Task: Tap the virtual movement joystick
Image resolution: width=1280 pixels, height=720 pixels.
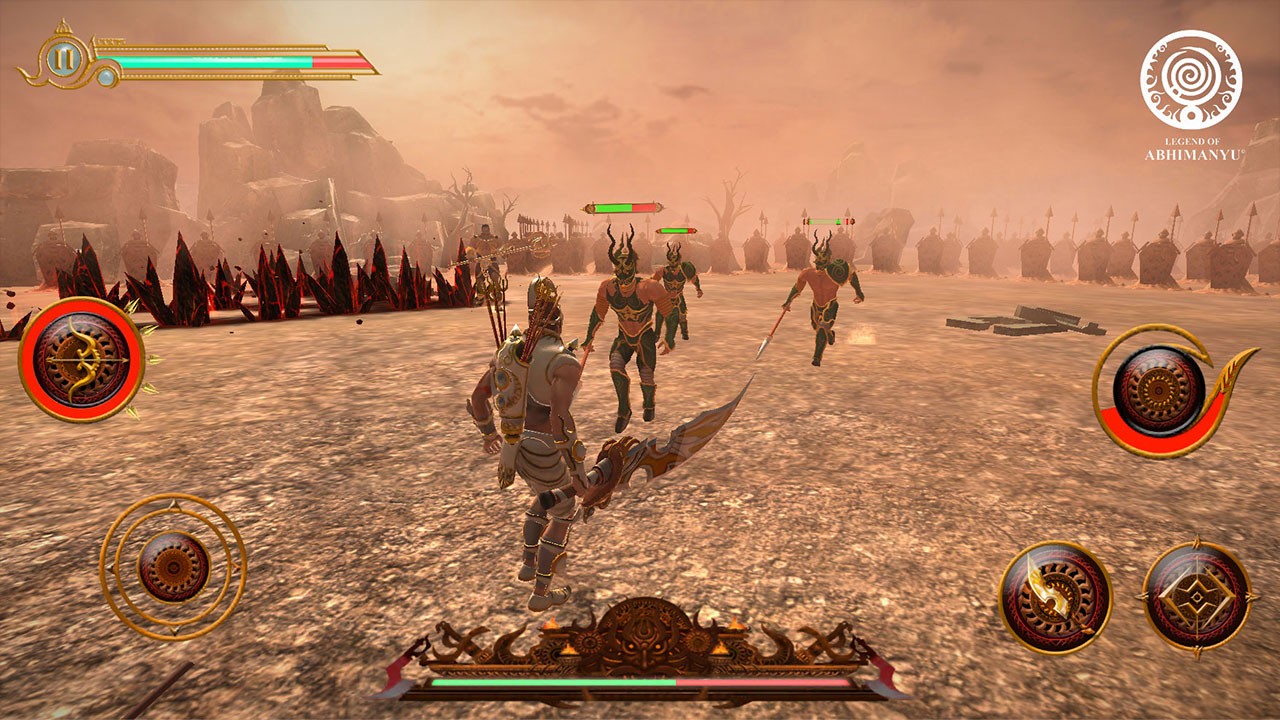Action: point(173,566)
